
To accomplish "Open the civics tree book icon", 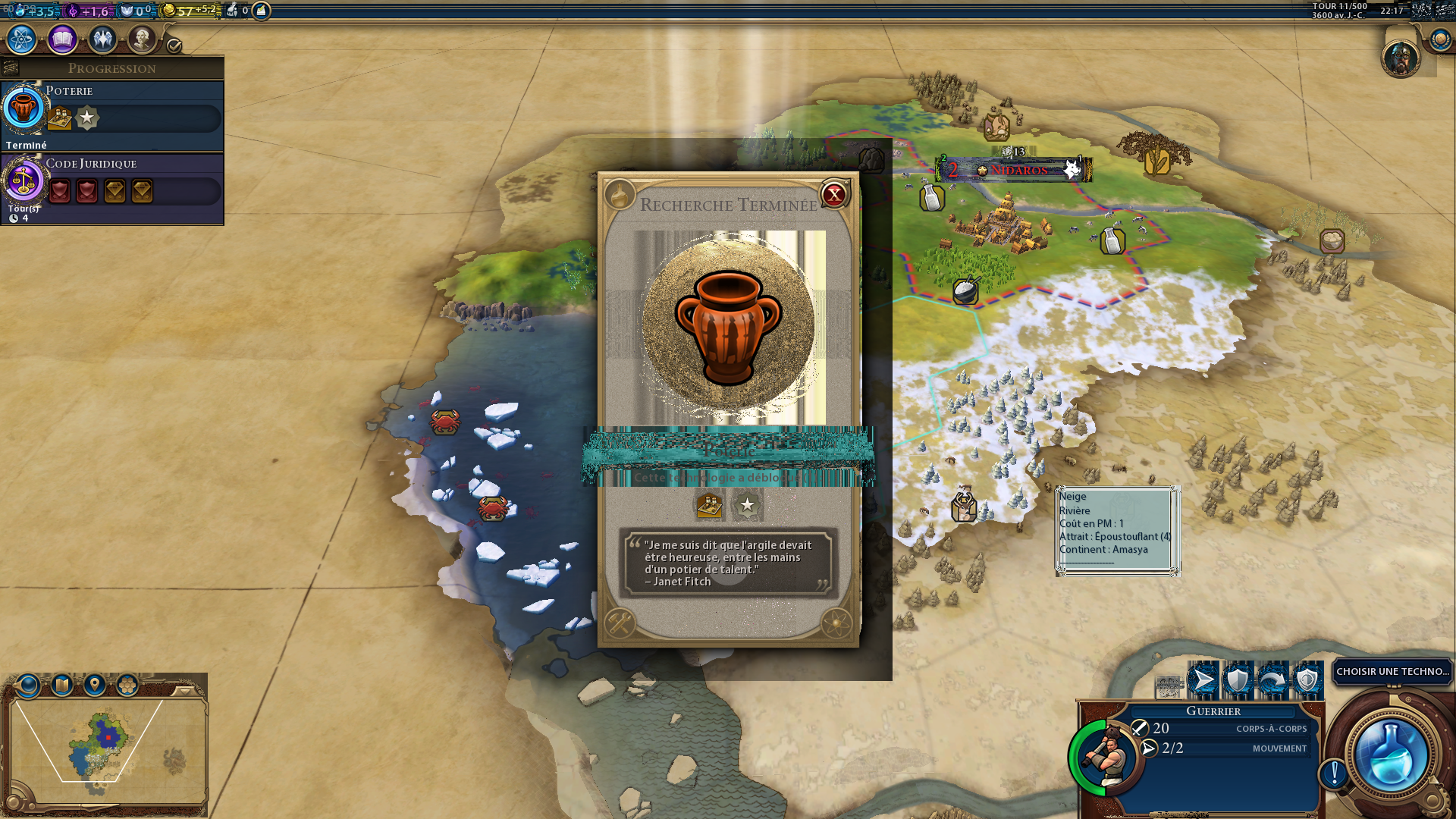I will pos(62,39).
